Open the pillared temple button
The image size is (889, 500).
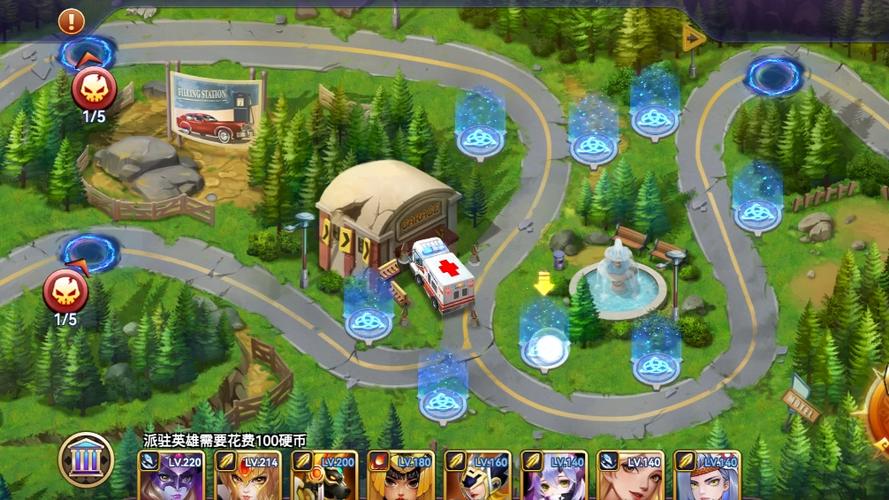86,458
